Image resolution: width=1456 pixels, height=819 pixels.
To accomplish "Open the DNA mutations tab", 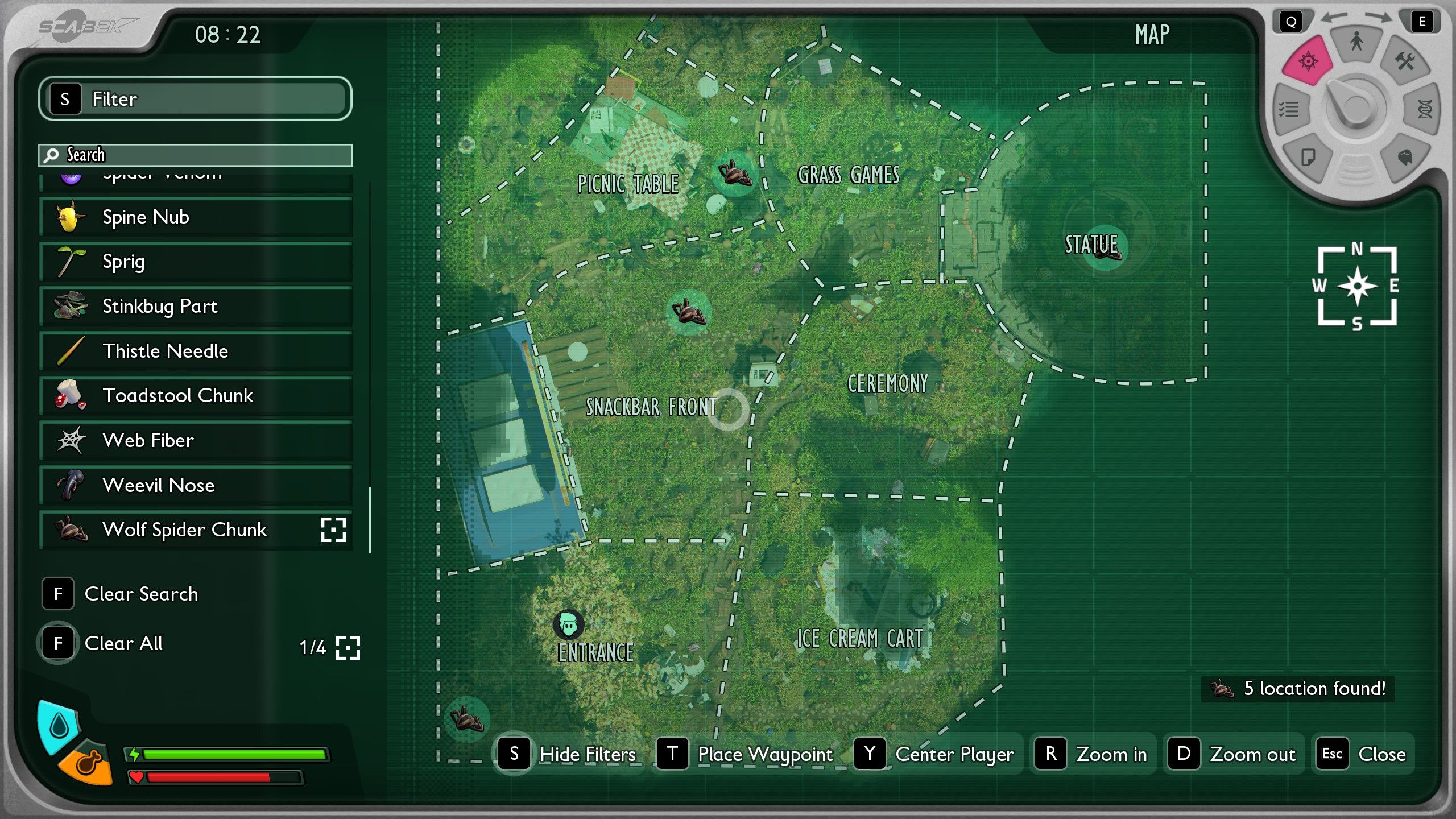I will coord(1425,109).
